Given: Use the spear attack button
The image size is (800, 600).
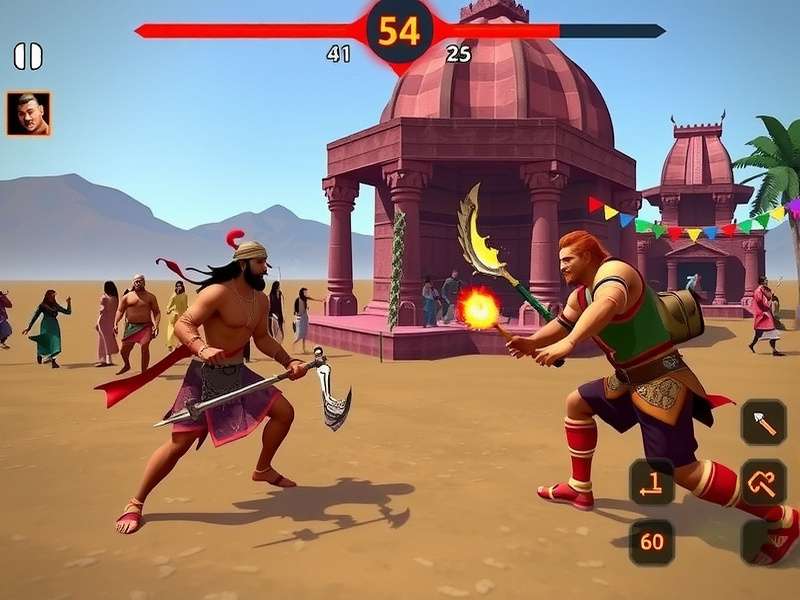Looking at the screenshot, I should click(763, 422).
